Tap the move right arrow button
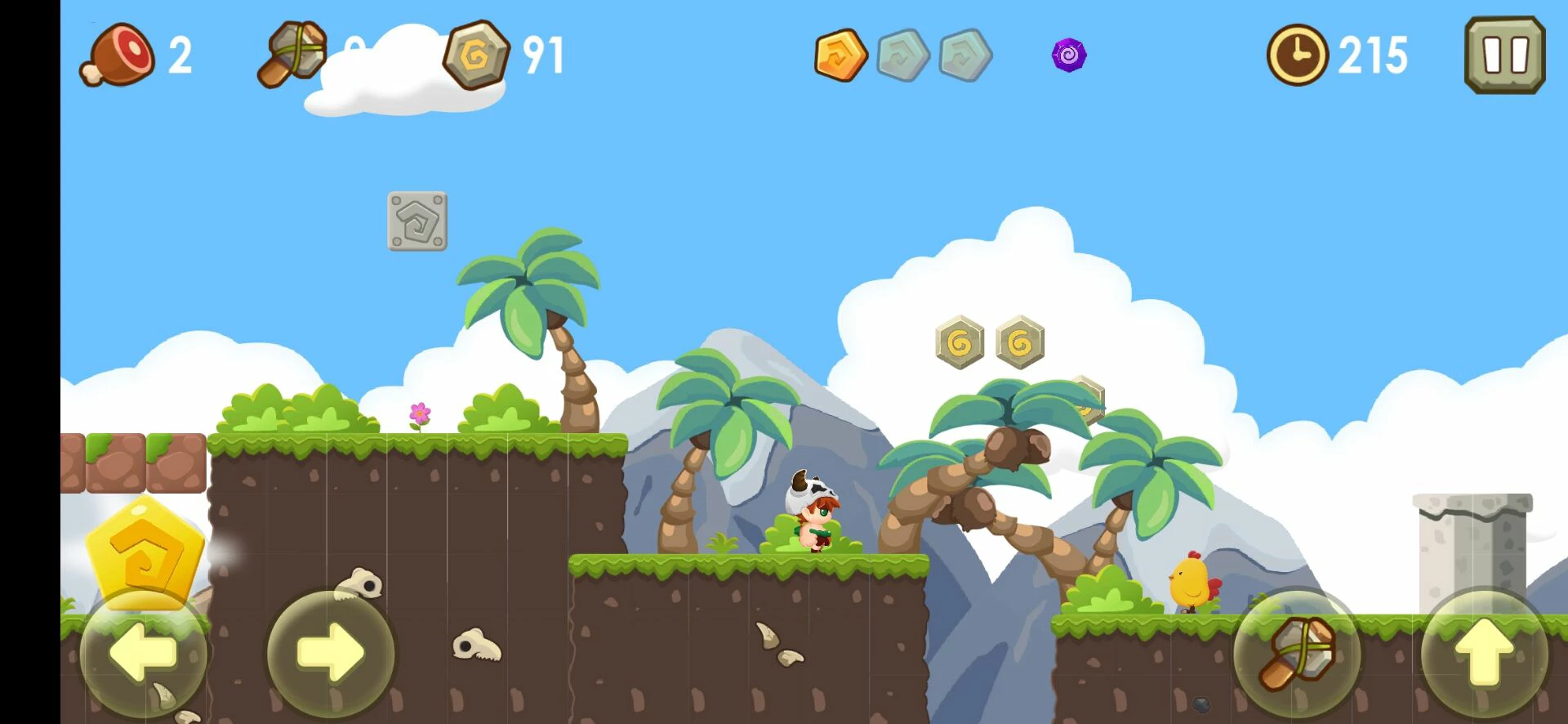Image resolution: width=1568 pixels, height=724 pixels. [x=331, y=652]
